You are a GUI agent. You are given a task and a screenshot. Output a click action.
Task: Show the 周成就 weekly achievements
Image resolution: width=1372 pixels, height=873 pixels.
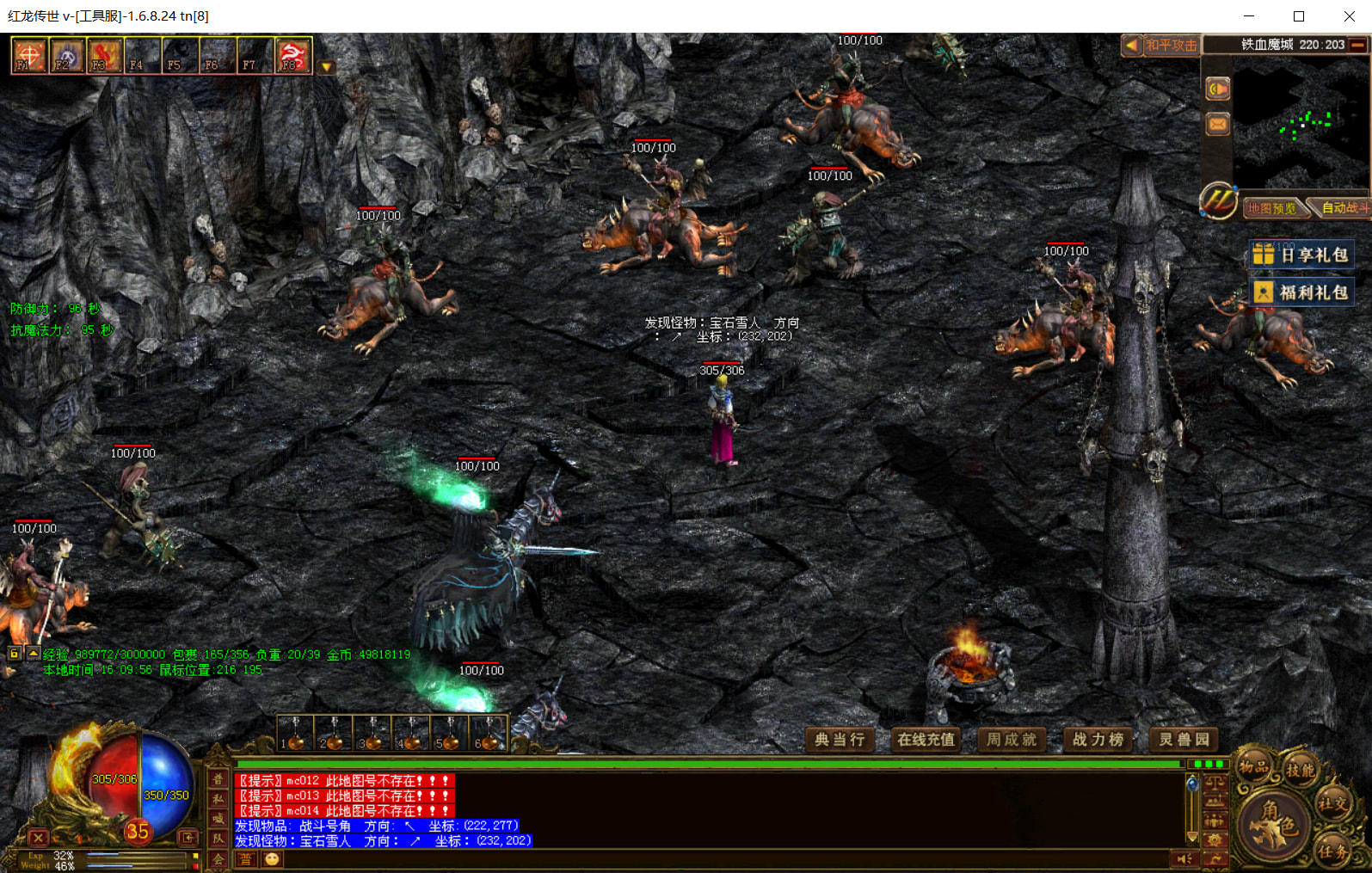click(x=1012, y=740)
